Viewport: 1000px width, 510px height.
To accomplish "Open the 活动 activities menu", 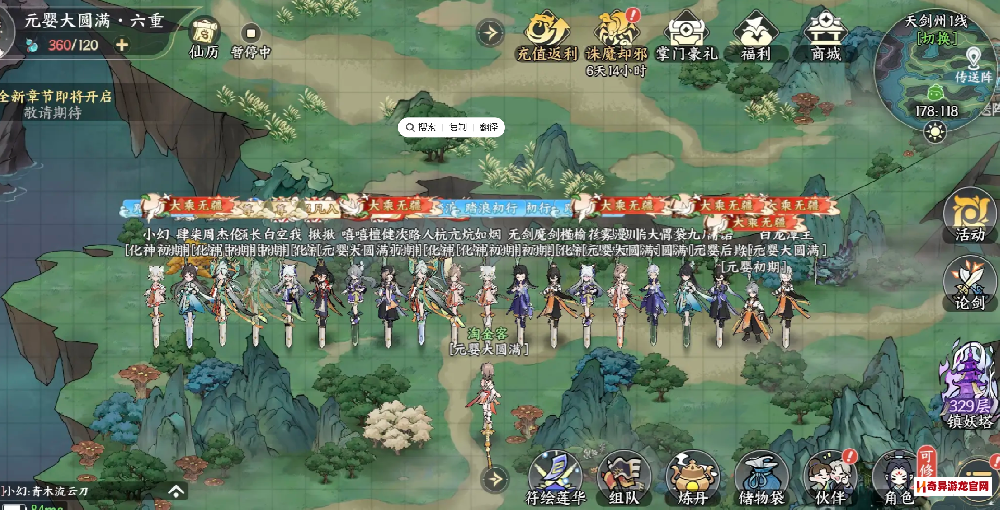I will pos(969,214).
